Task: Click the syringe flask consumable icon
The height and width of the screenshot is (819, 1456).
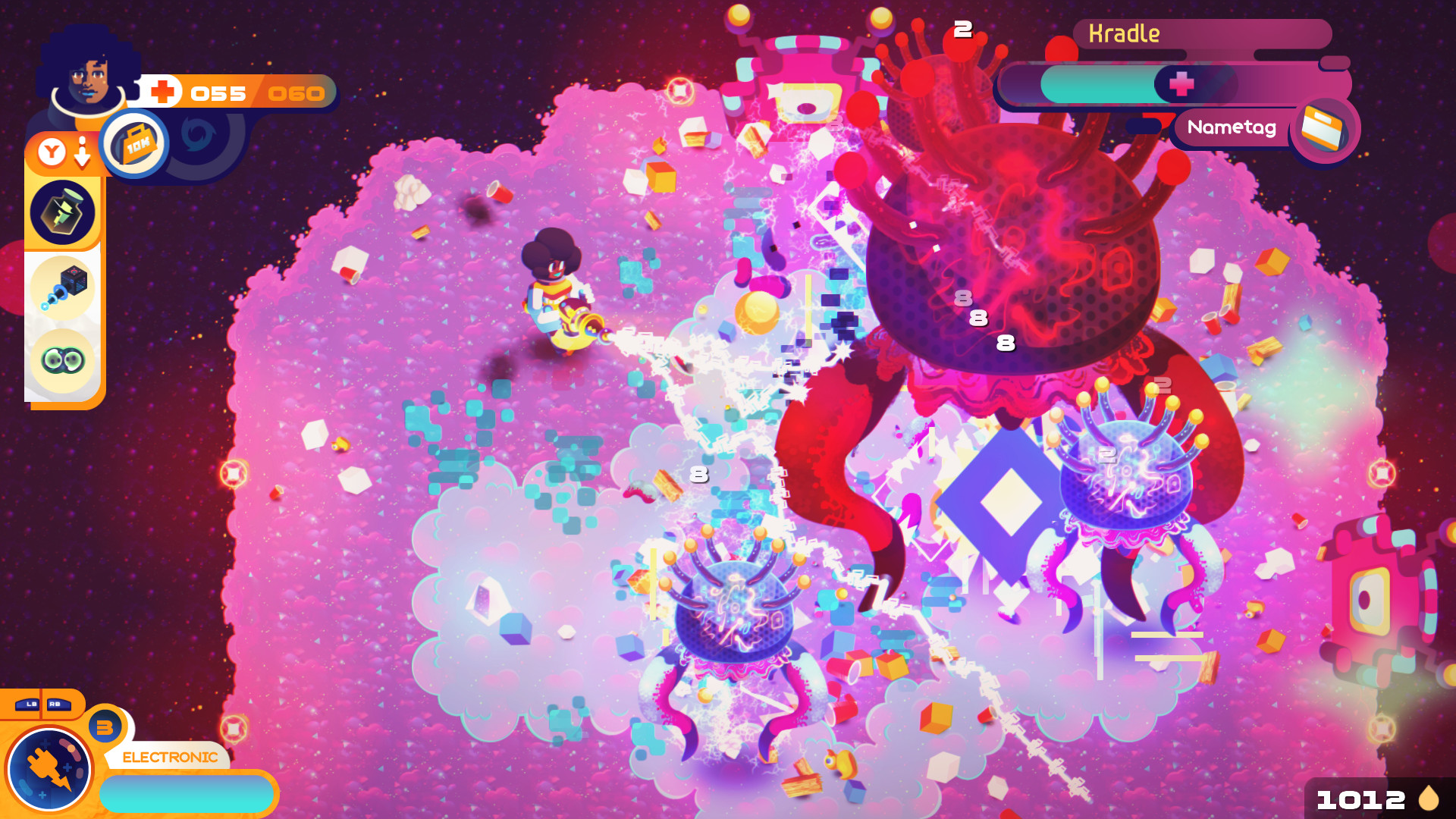Action: 64,213
